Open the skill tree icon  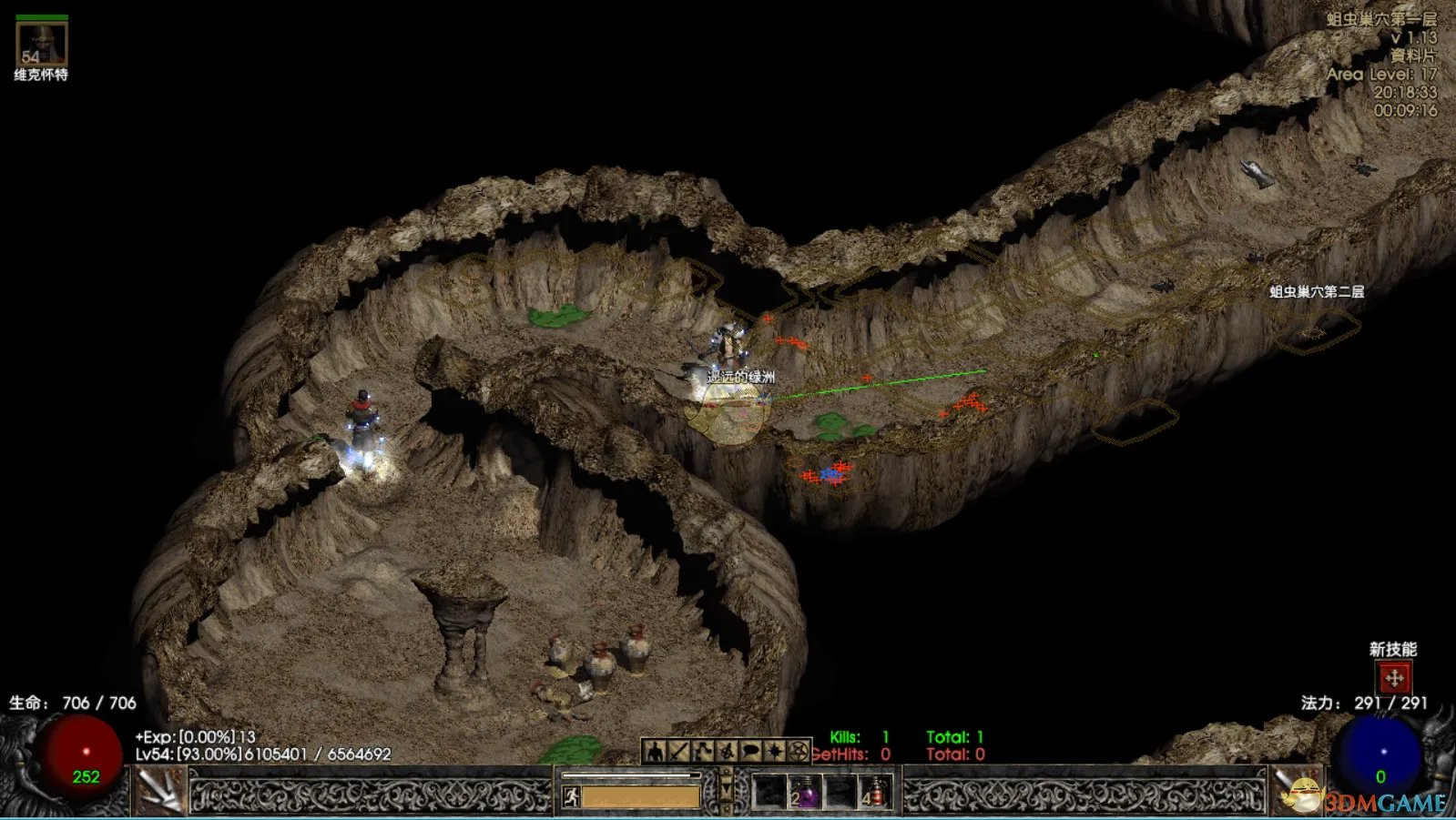pos(702,752)
